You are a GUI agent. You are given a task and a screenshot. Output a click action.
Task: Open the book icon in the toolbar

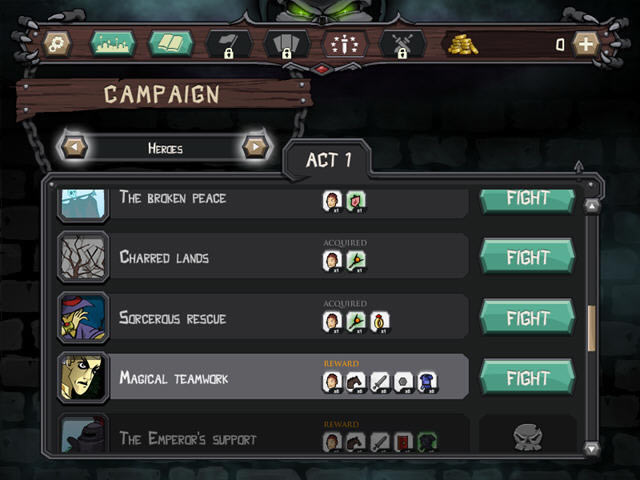[170, 44]
